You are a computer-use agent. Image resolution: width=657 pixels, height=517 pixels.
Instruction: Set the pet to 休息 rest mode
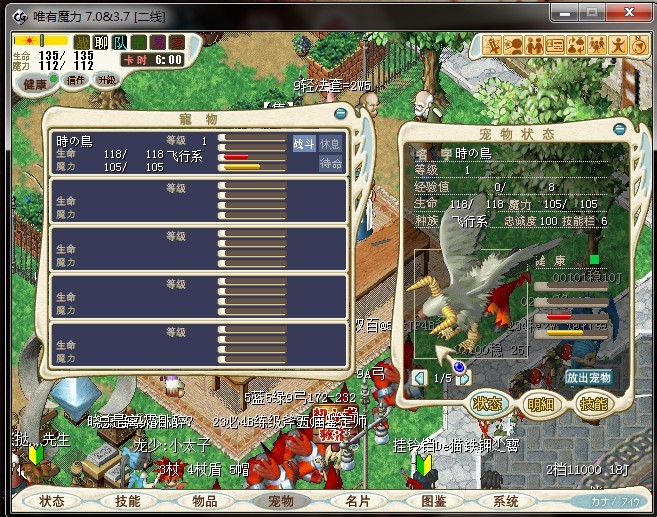pos(330,144)
